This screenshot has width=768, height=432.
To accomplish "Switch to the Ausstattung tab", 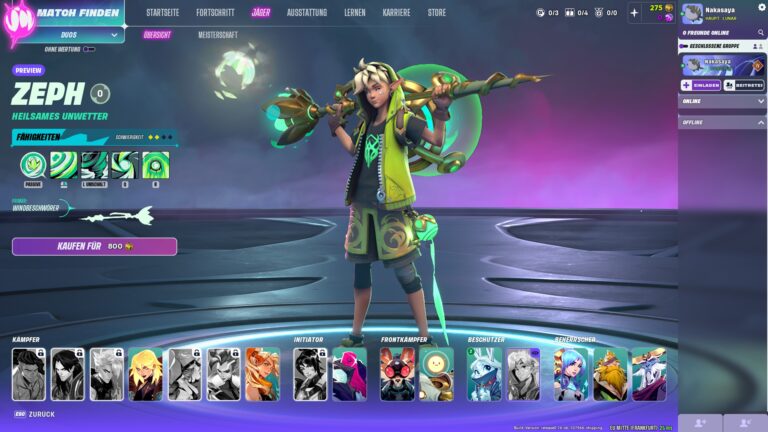I will tap(306, 13).
